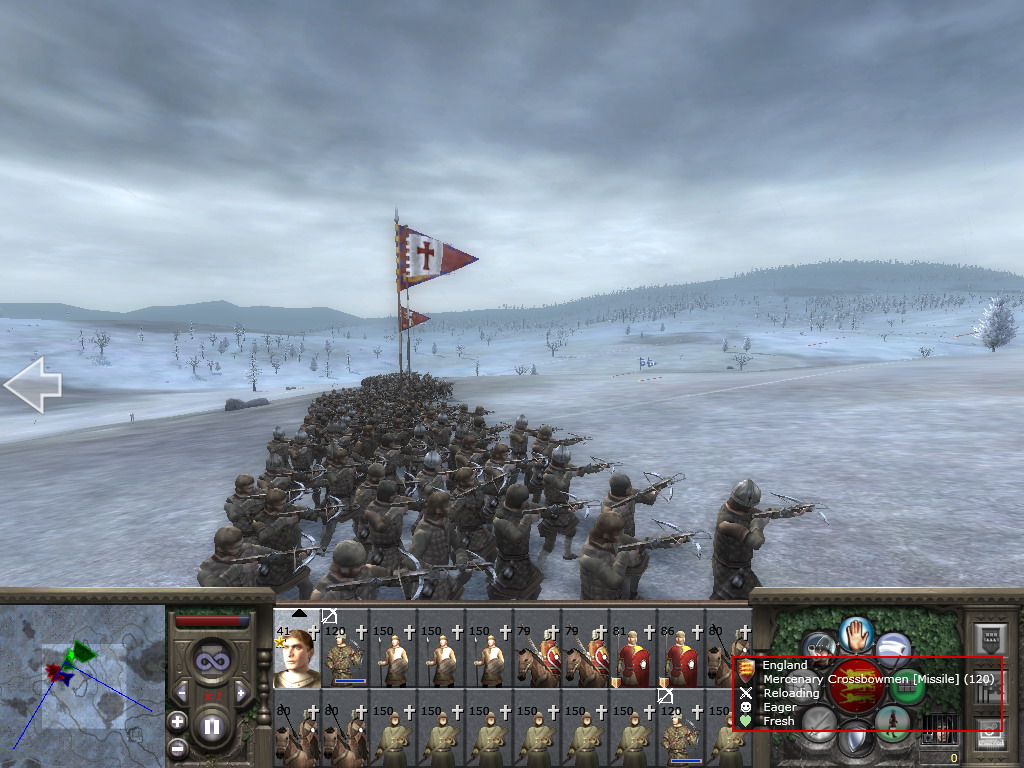Image resolution: width=1024 pixels, height=768 pixels.
Task: Pause the battle
Action: pyautogui.click(x=212, y=727)
